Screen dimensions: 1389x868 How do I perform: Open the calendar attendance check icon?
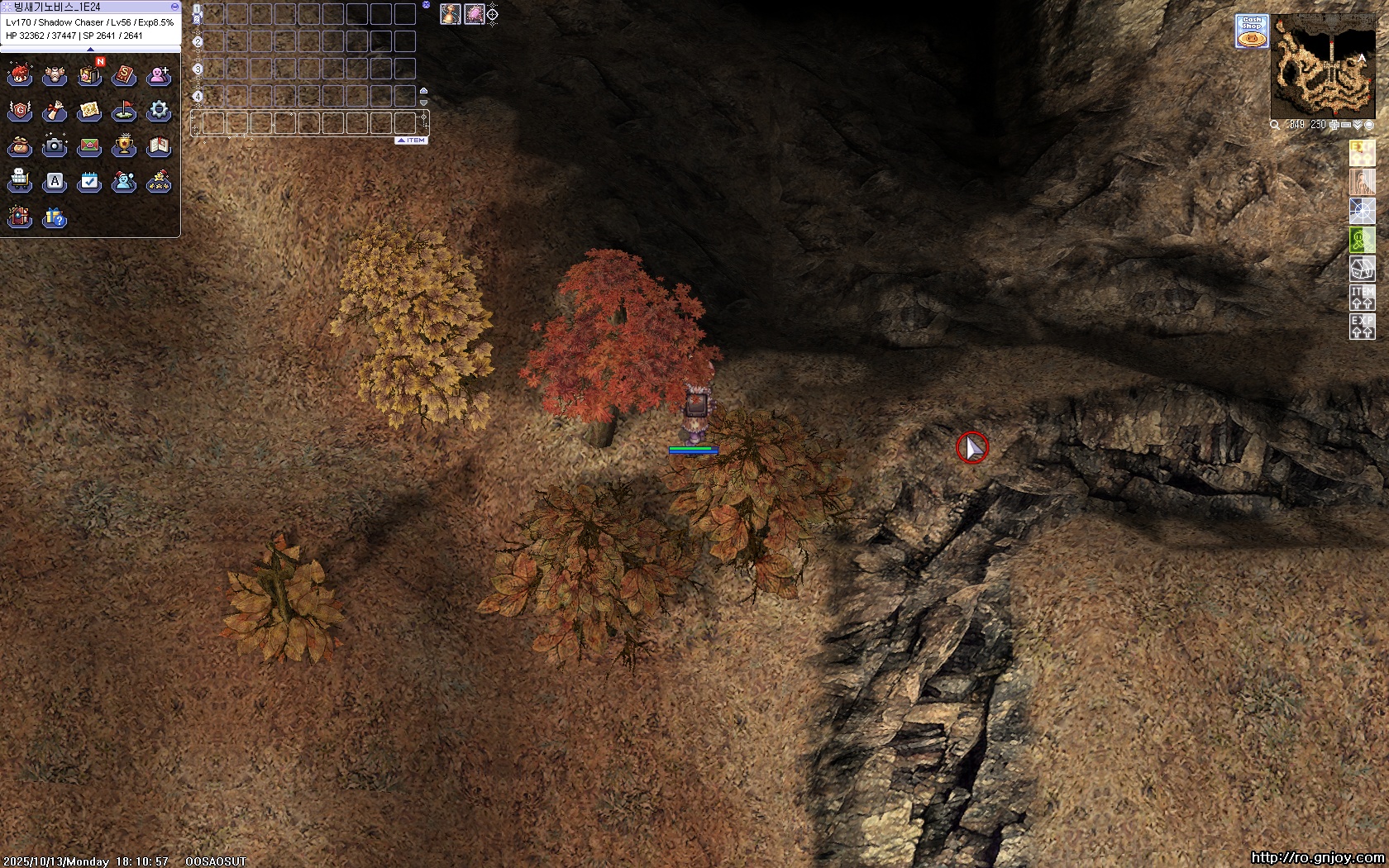pos(89,182)
